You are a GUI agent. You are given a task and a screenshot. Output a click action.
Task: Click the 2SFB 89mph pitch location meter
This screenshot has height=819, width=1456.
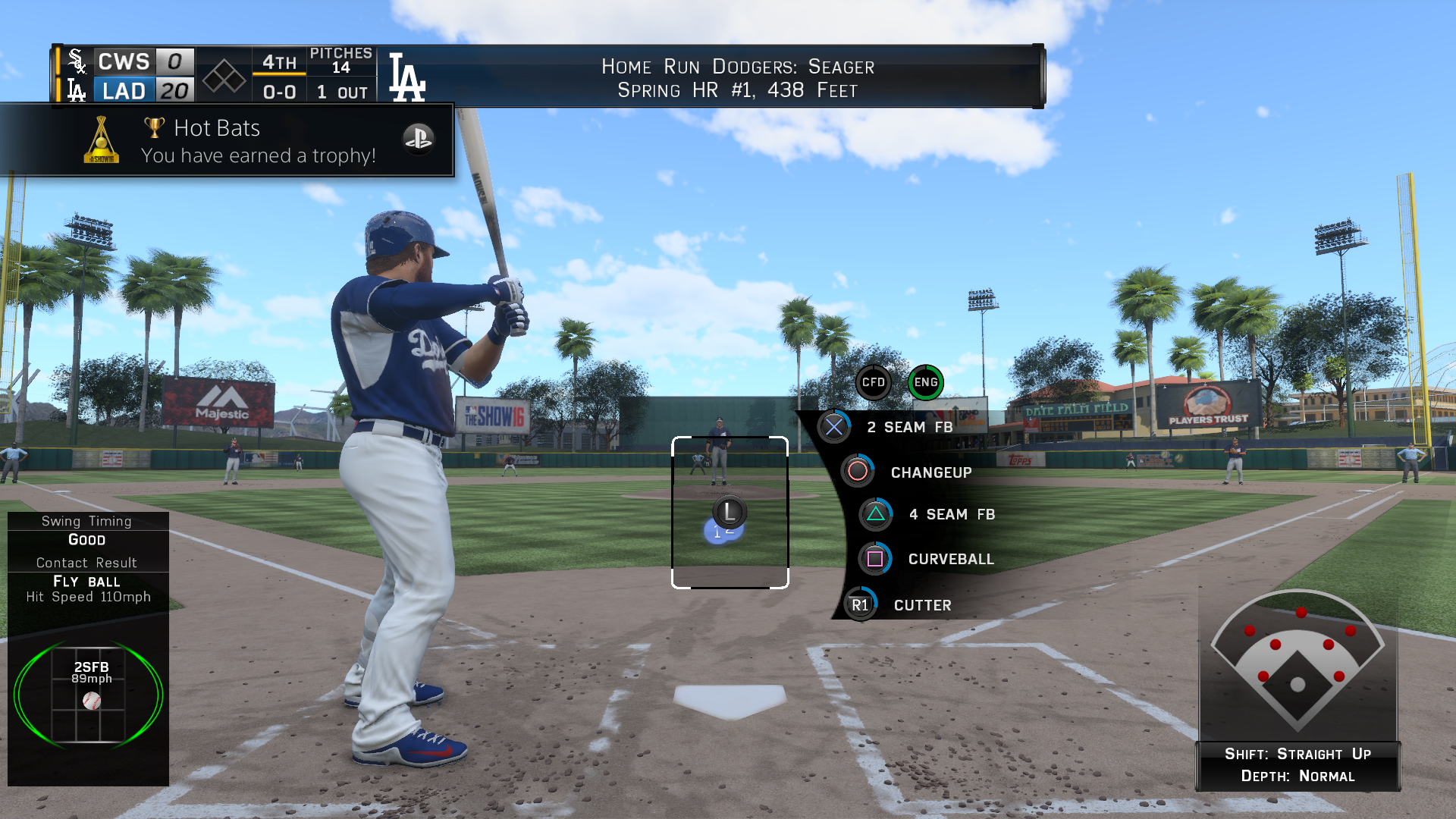click(x=89, y=694)
